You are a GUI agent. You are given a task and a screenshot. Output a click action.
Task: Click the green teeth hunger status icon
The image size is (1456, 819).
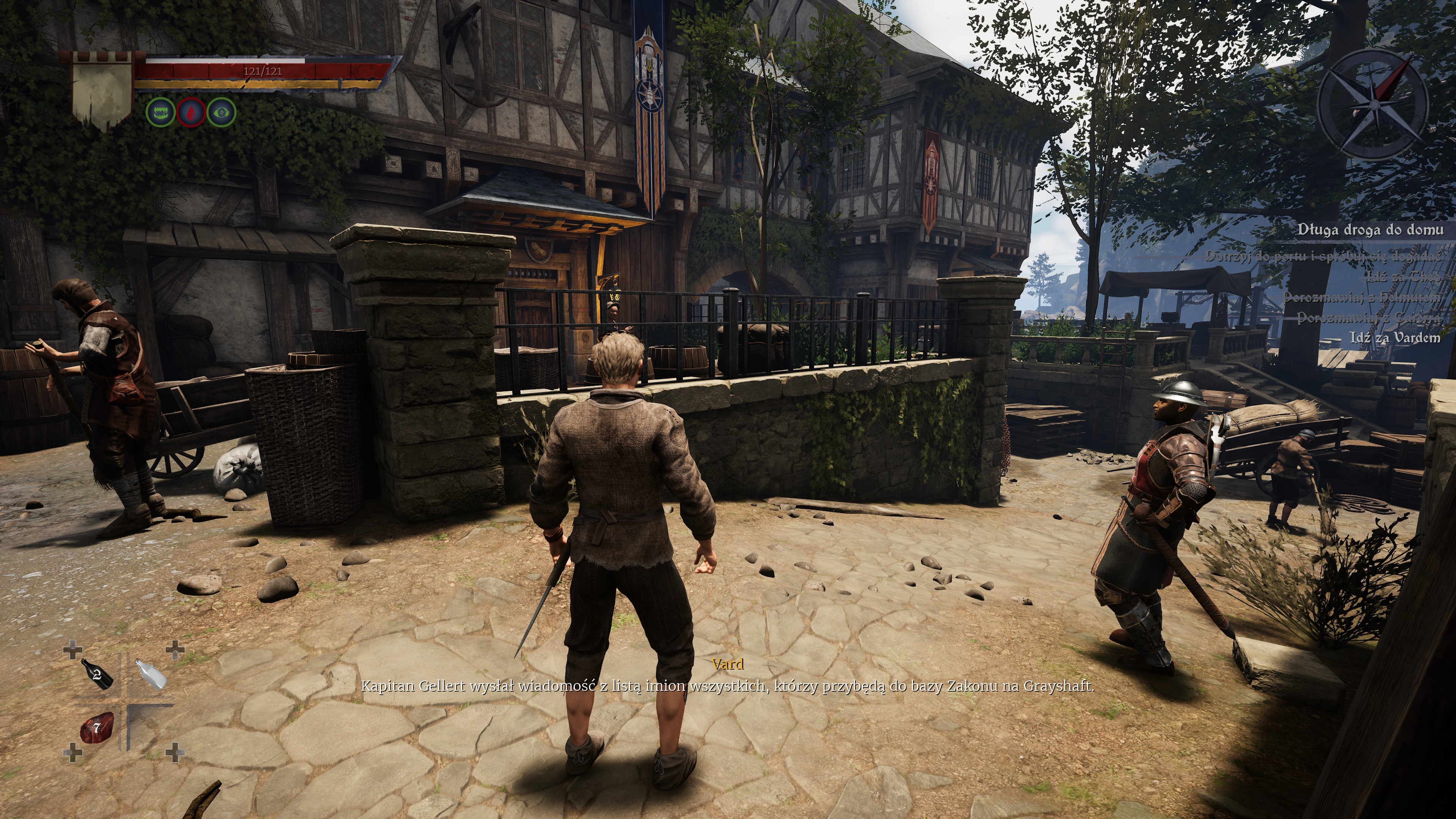[x=160, y=112]
